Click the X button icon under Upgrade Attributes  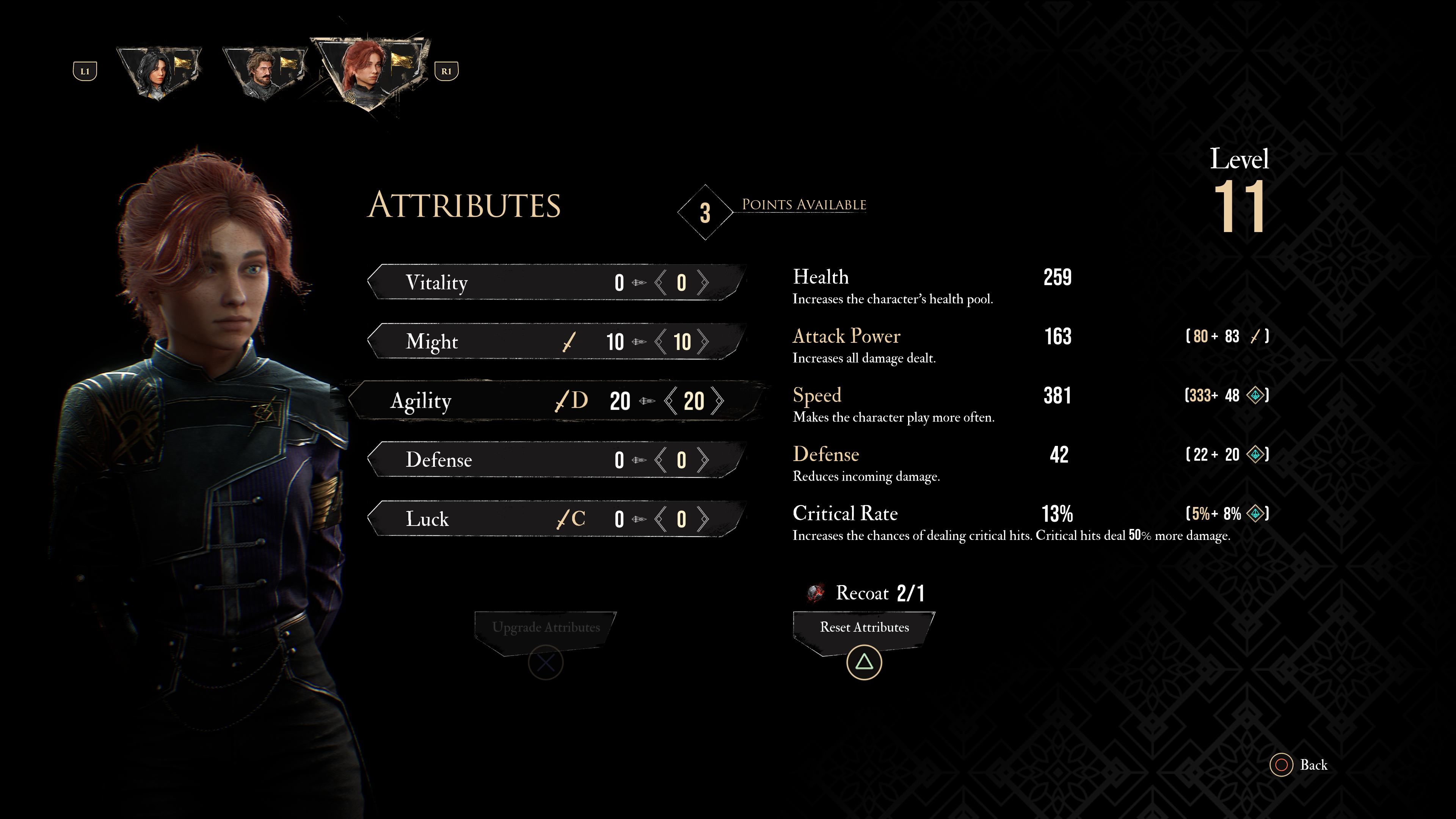(x=546, y=662)
